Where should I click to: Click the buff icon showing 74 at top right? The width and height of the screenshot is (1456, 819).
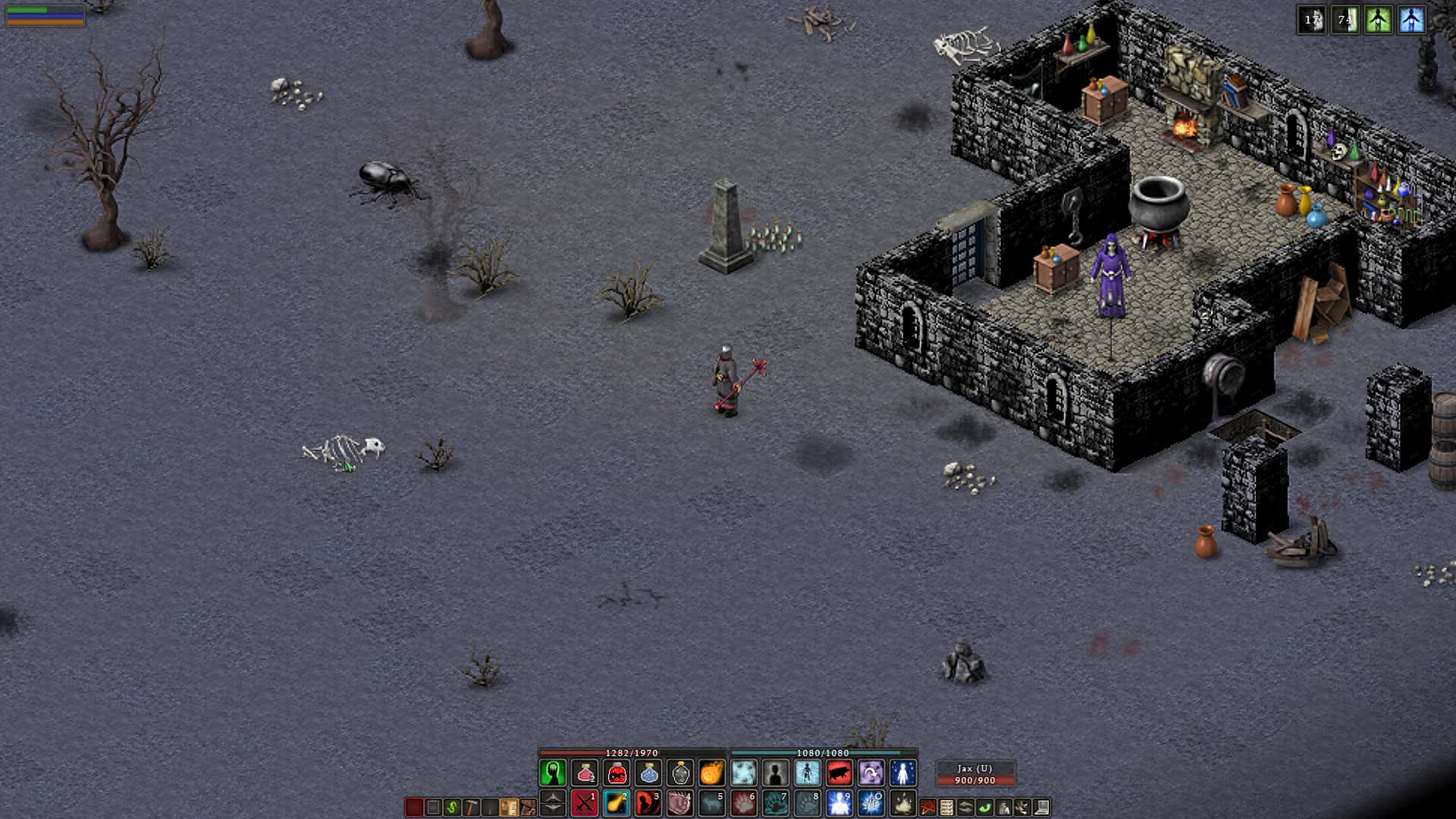coord(1345,20)
